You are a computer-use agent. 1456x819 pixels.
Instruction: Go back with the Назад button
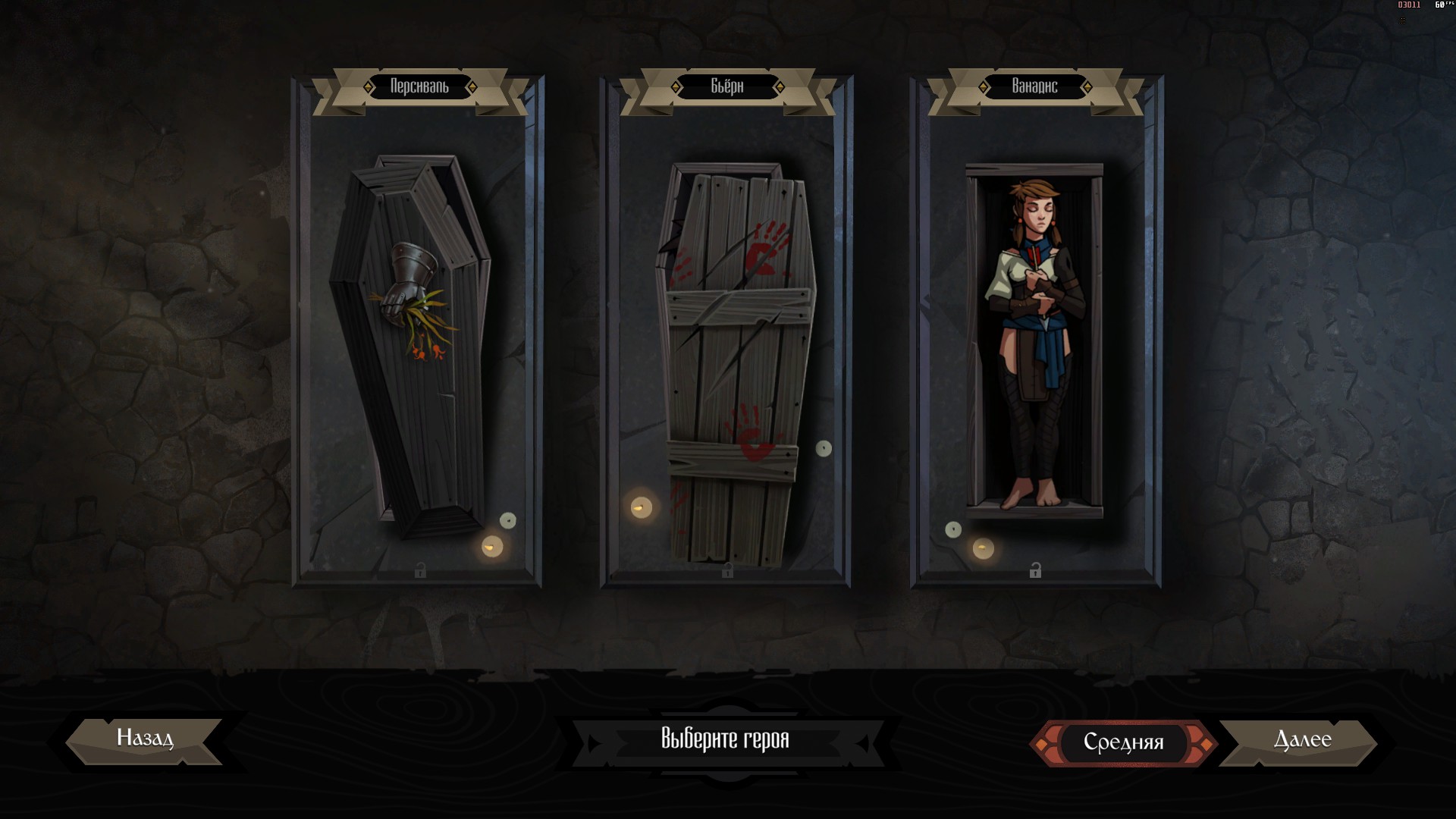click(x=144, y=739)
